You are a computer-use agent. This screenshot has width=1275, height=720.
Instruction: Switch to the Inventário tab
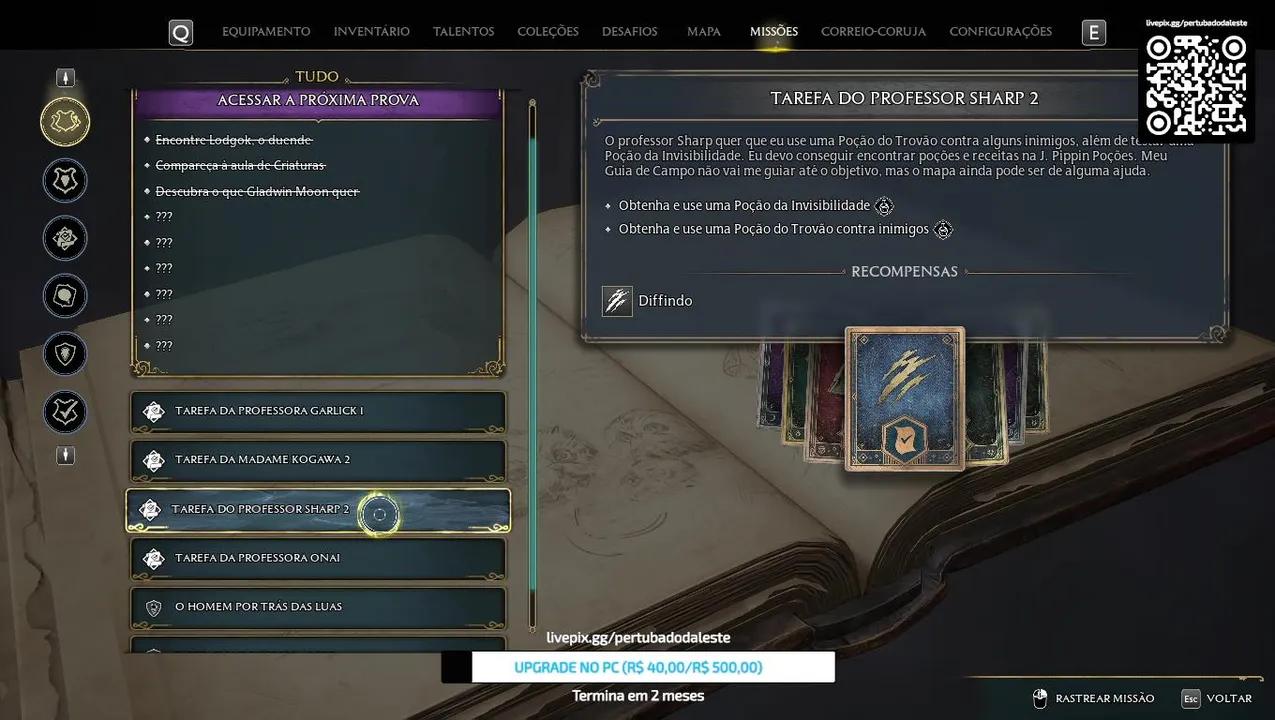pyautogui.click(x=371, y=32)
